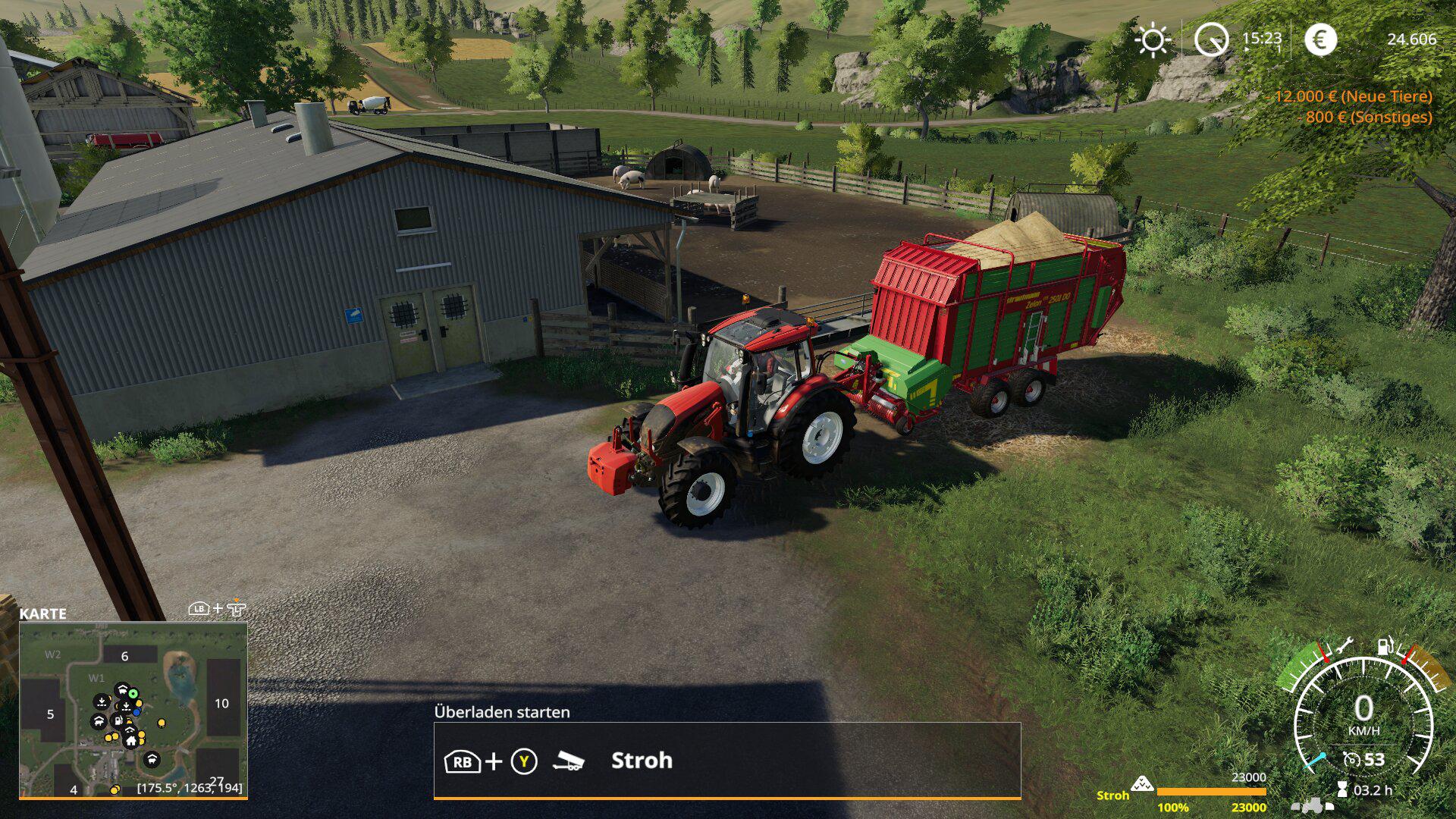
Task: Open the sun weather icon
Action: pyautogui.click(x=1152, y=39)
